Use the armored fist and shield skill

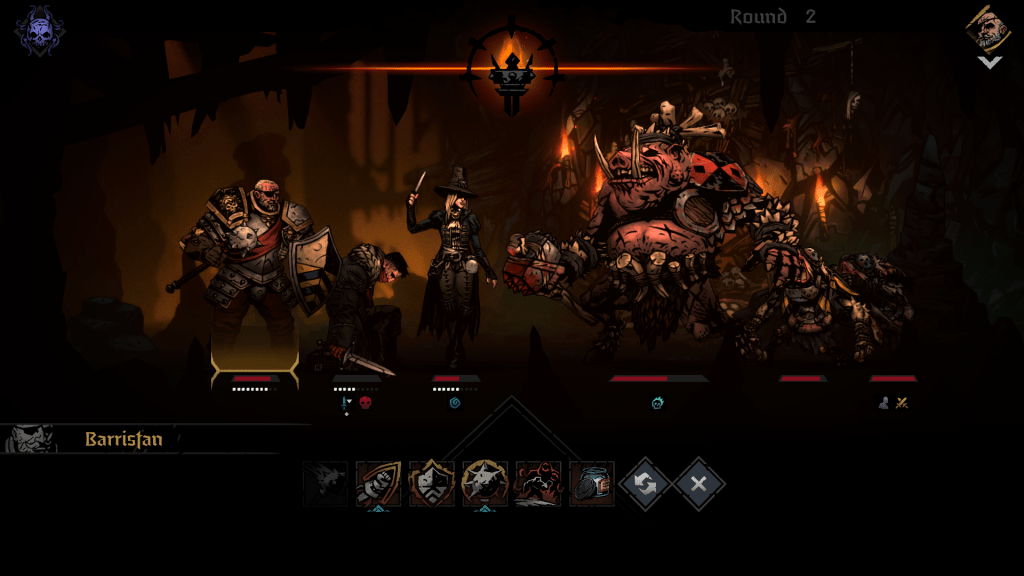click(x=379, y=484)
